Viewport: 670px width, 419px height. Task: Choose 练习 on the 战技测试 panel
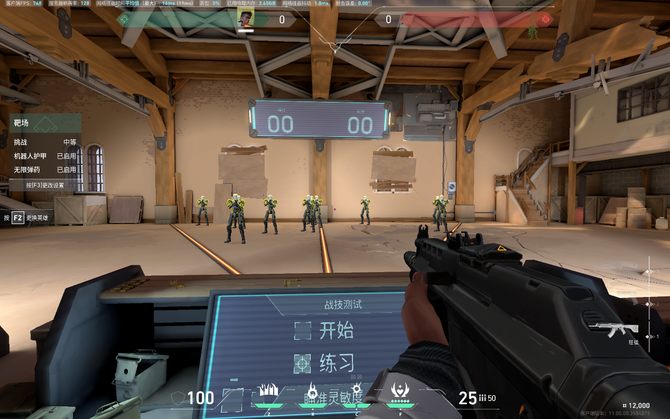tap(325, 363)
